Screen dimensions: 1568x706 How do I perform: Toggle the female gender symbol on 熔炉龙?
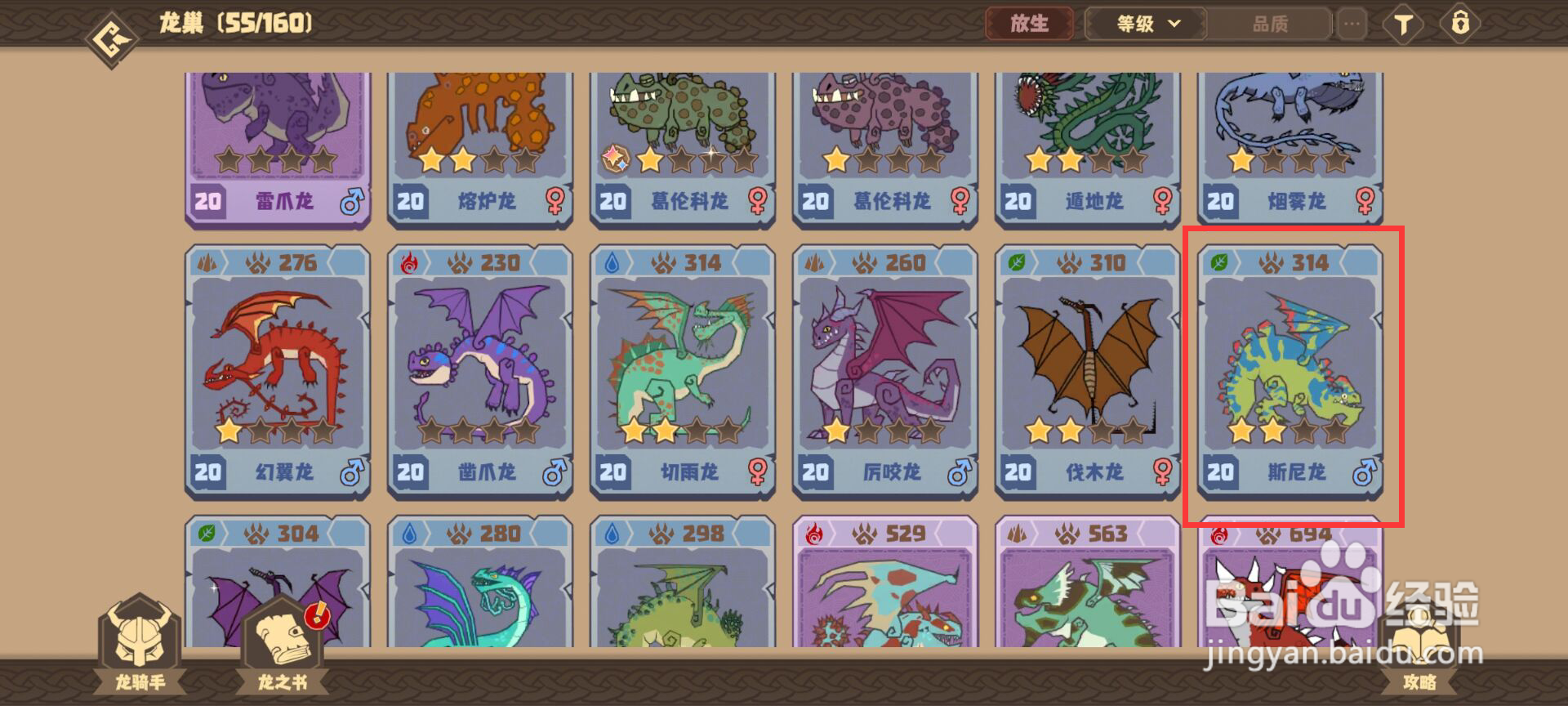(555, 201)
